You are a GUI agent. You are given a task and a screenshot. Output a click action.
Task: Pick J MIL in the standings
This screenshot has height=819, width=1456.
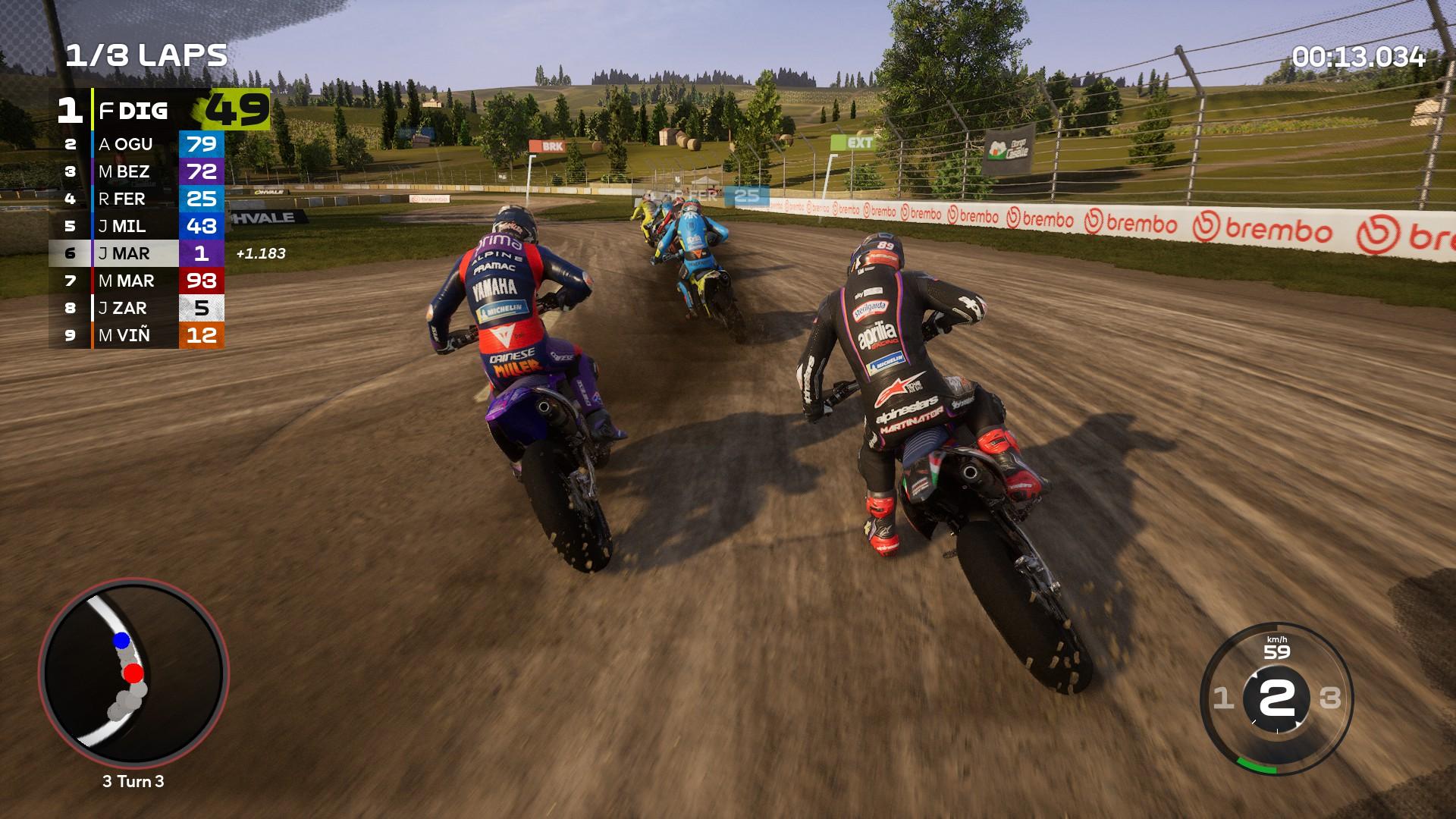(137, 226)
